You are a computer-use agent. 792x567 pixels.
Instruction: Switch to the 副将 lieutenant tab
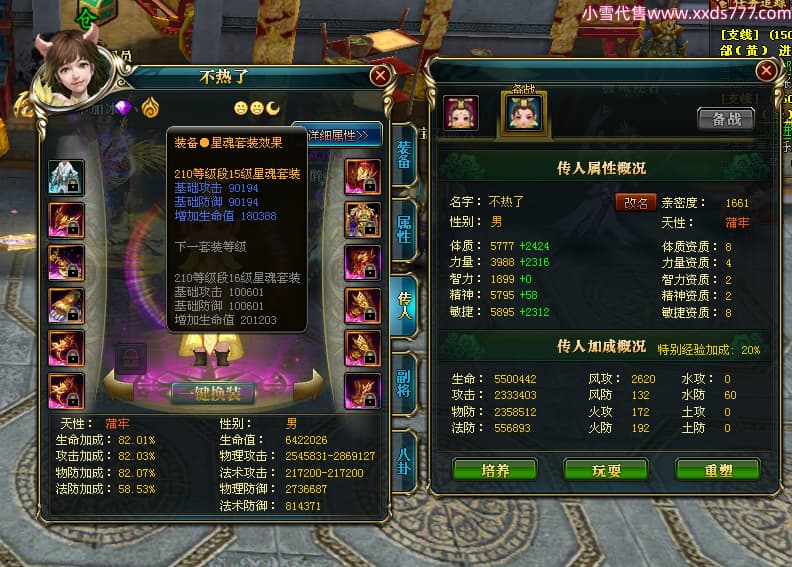[x=404, y=380]
